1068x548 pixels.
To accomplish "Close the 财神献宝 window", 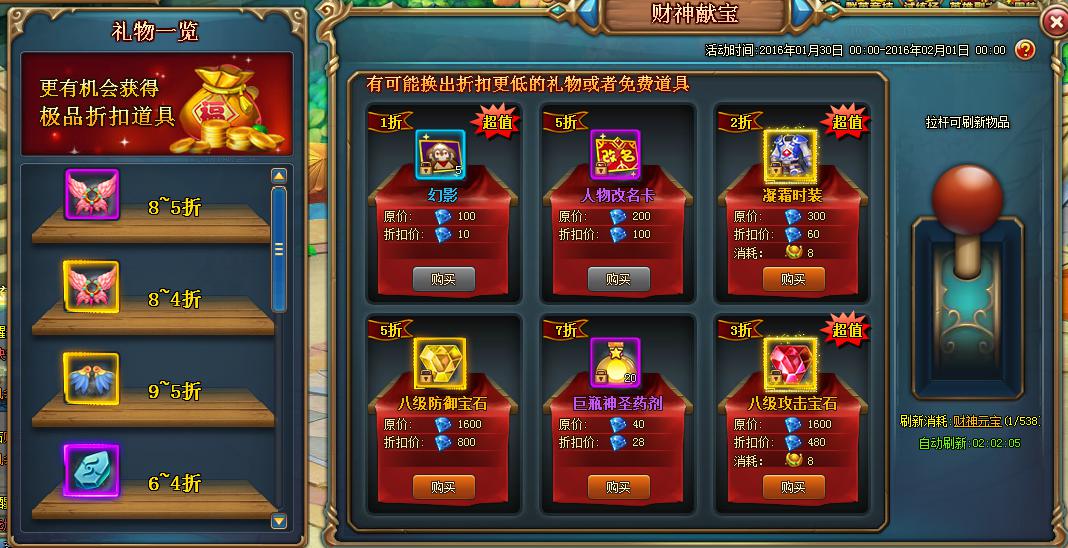I will pos(1054,21).
